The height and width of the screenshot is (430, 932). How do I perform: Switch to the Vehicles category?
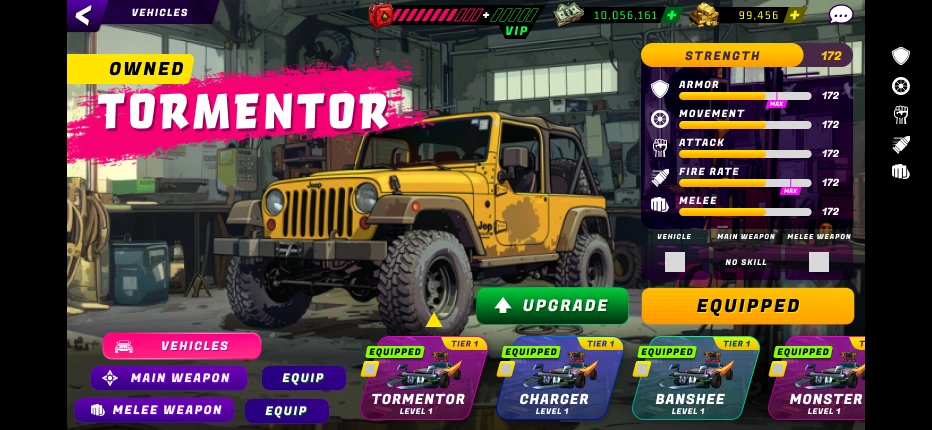point(182,346)
